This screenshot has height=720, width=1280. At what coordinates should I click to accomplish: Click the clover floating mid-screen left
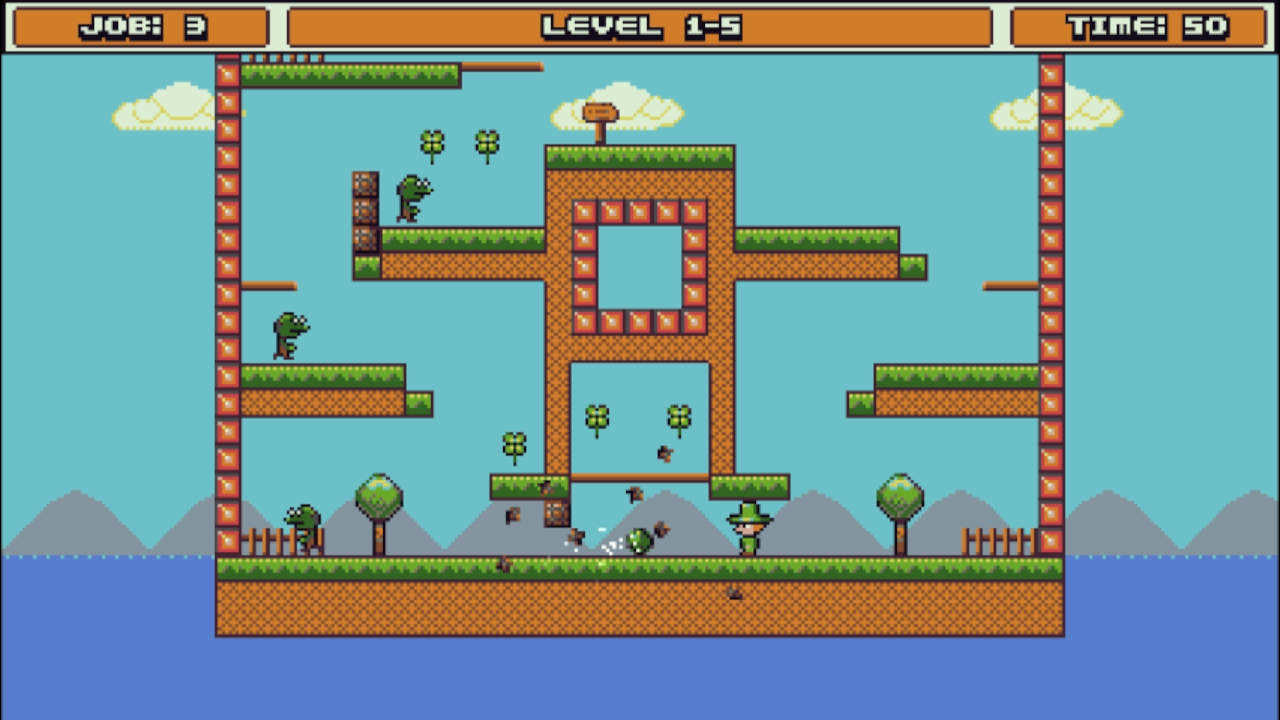pos(515,445)
